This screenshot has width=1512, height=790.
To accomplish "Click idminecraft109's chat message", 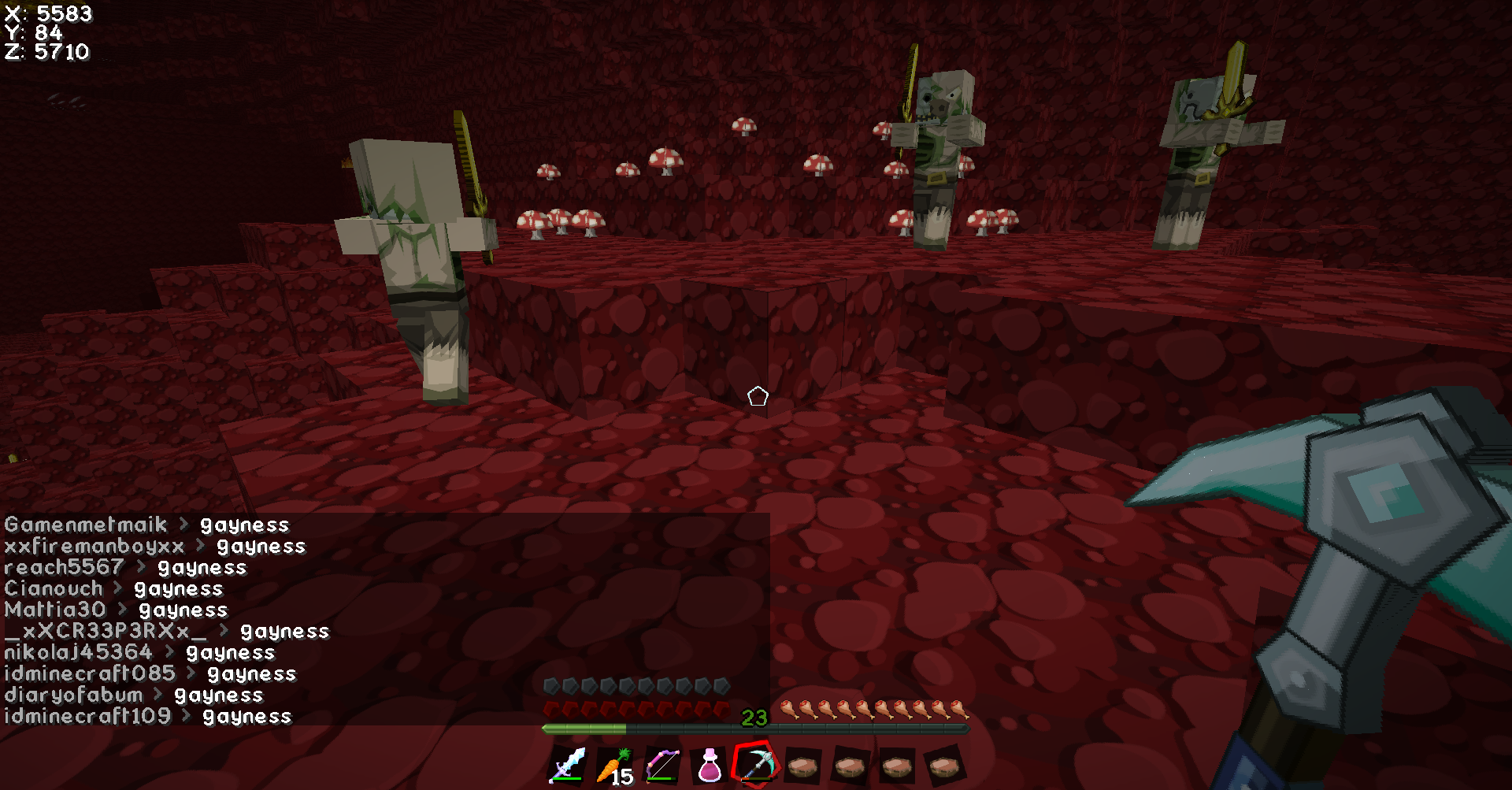I will click(148, 716).
